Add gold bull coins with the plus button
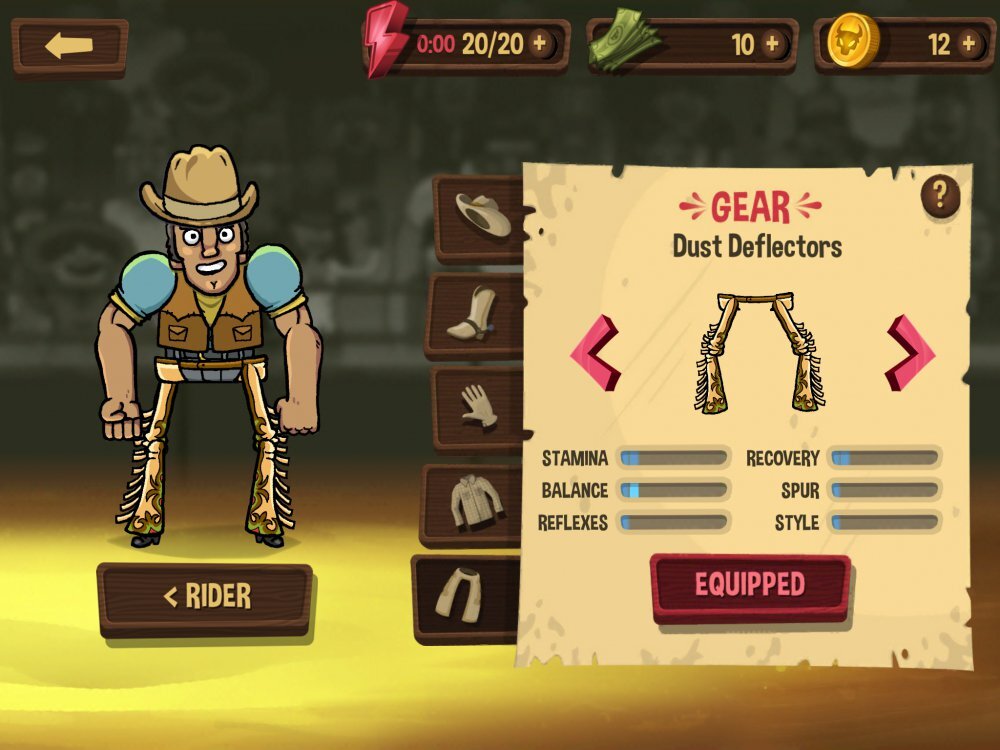1000x750 pixels. (x=968, y=44)
